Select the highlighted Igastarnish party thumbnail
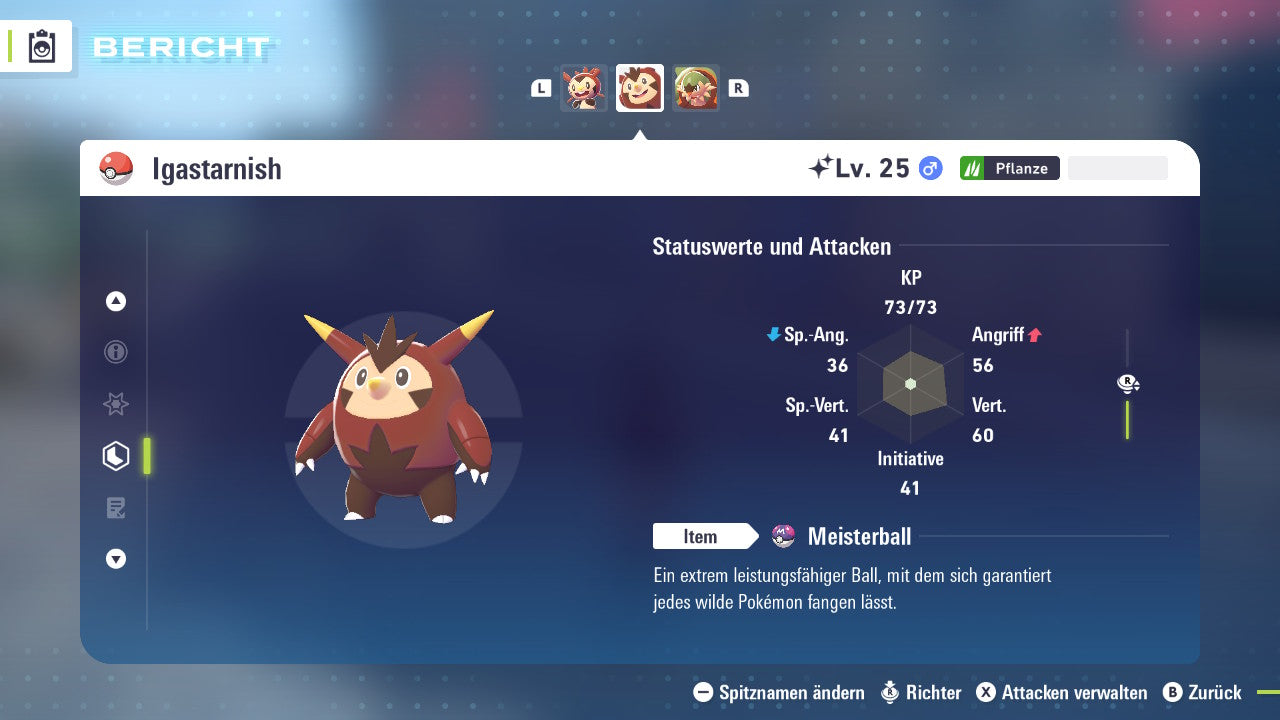Viewport: 1280px width, 720px height. [x=639, y=87]
